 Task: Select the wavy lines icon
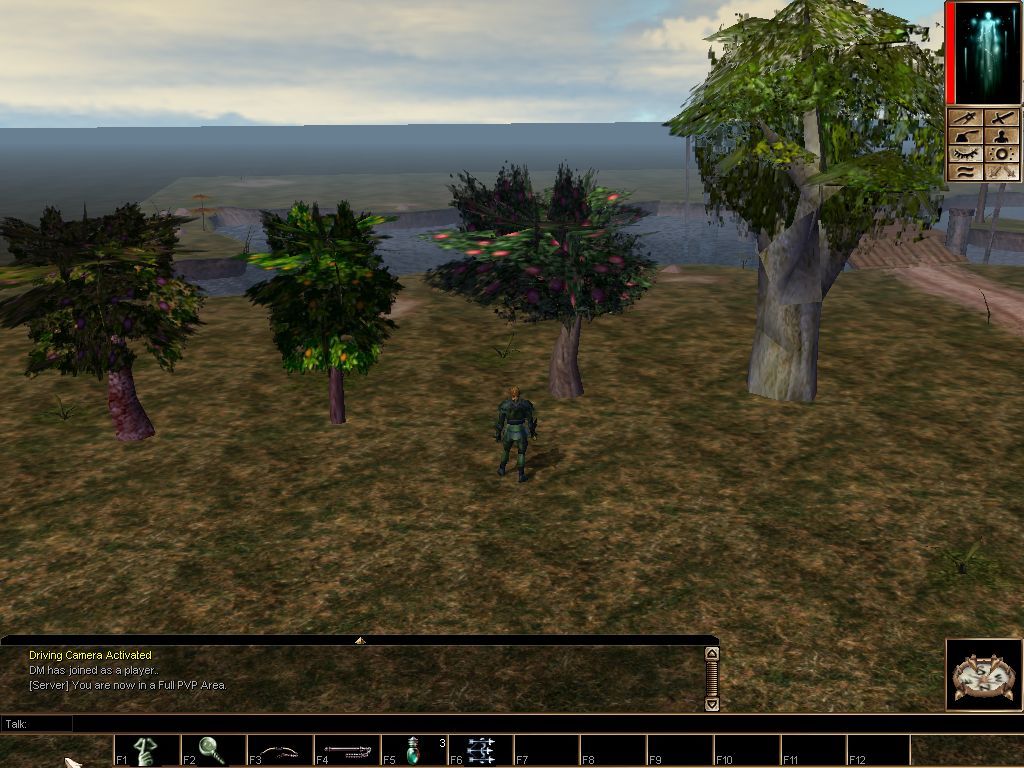pyautogui.click(x=966, y=172)
